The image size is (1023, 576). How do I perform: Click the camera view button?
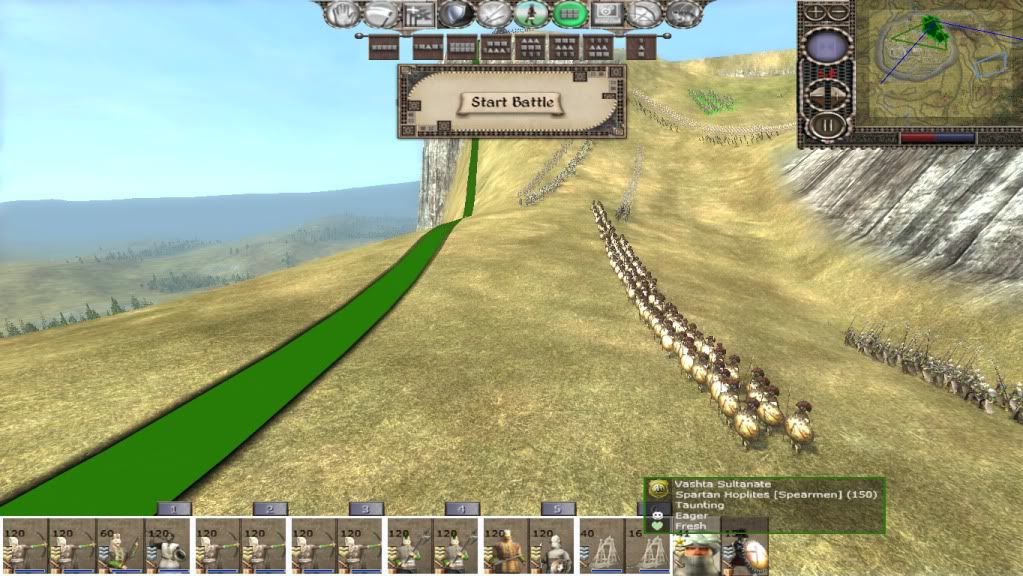(607, 14)
